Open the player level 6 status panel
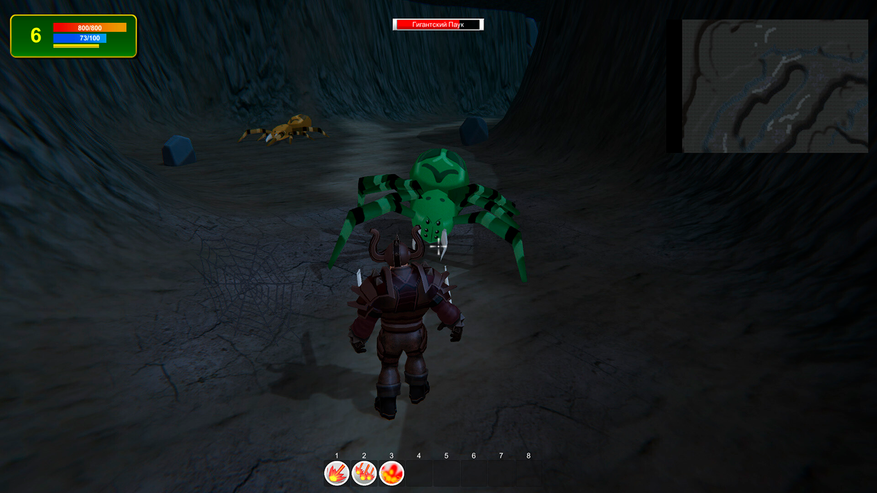Viewport: 877px width, 493px height. pyautogui.click(x=73, y=36)
